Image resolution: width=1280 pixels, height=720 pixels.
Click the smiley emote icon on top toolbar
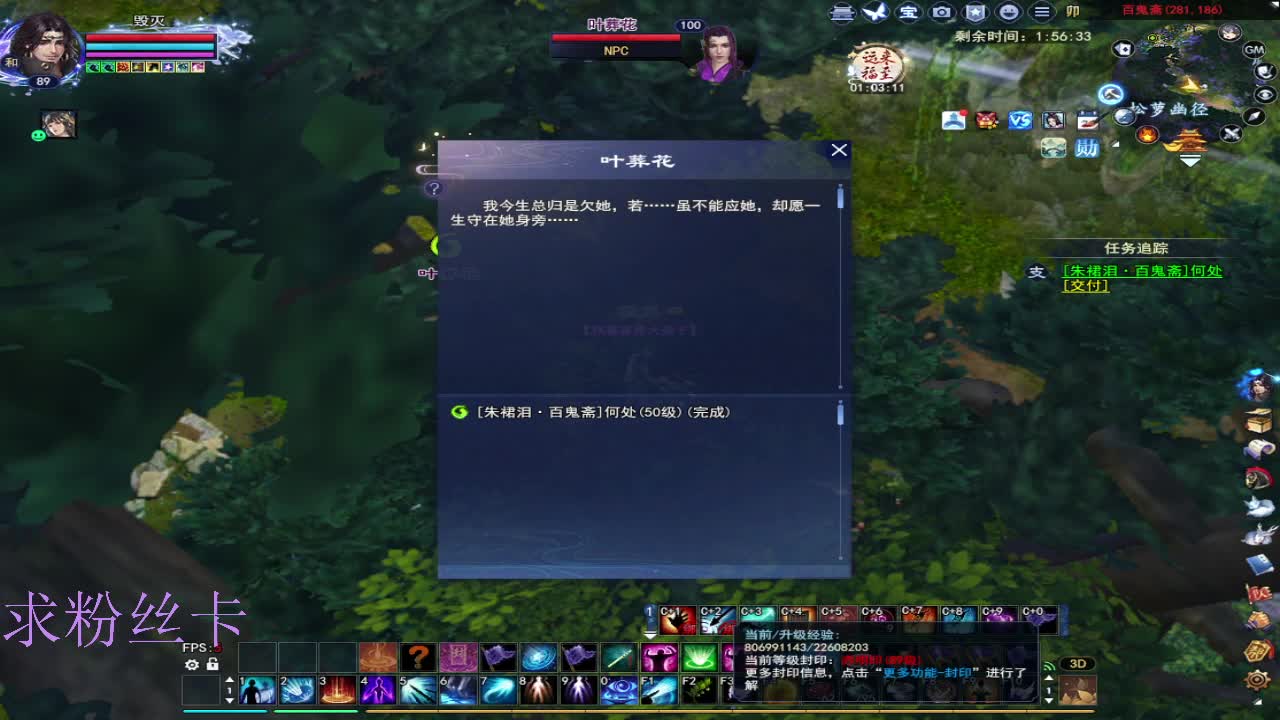(1007, 12)
